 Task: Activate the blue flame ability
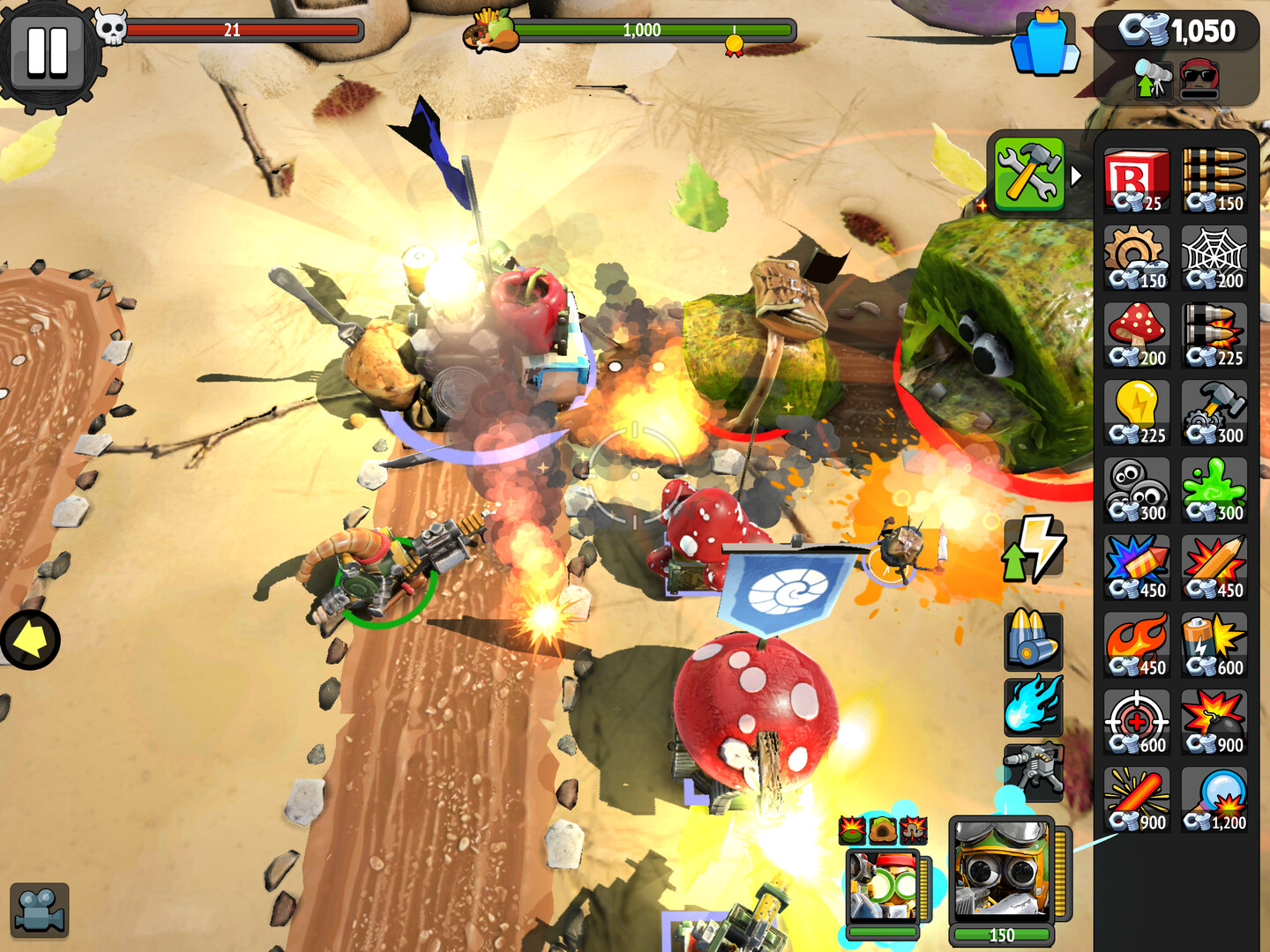tap(1034, 704)
